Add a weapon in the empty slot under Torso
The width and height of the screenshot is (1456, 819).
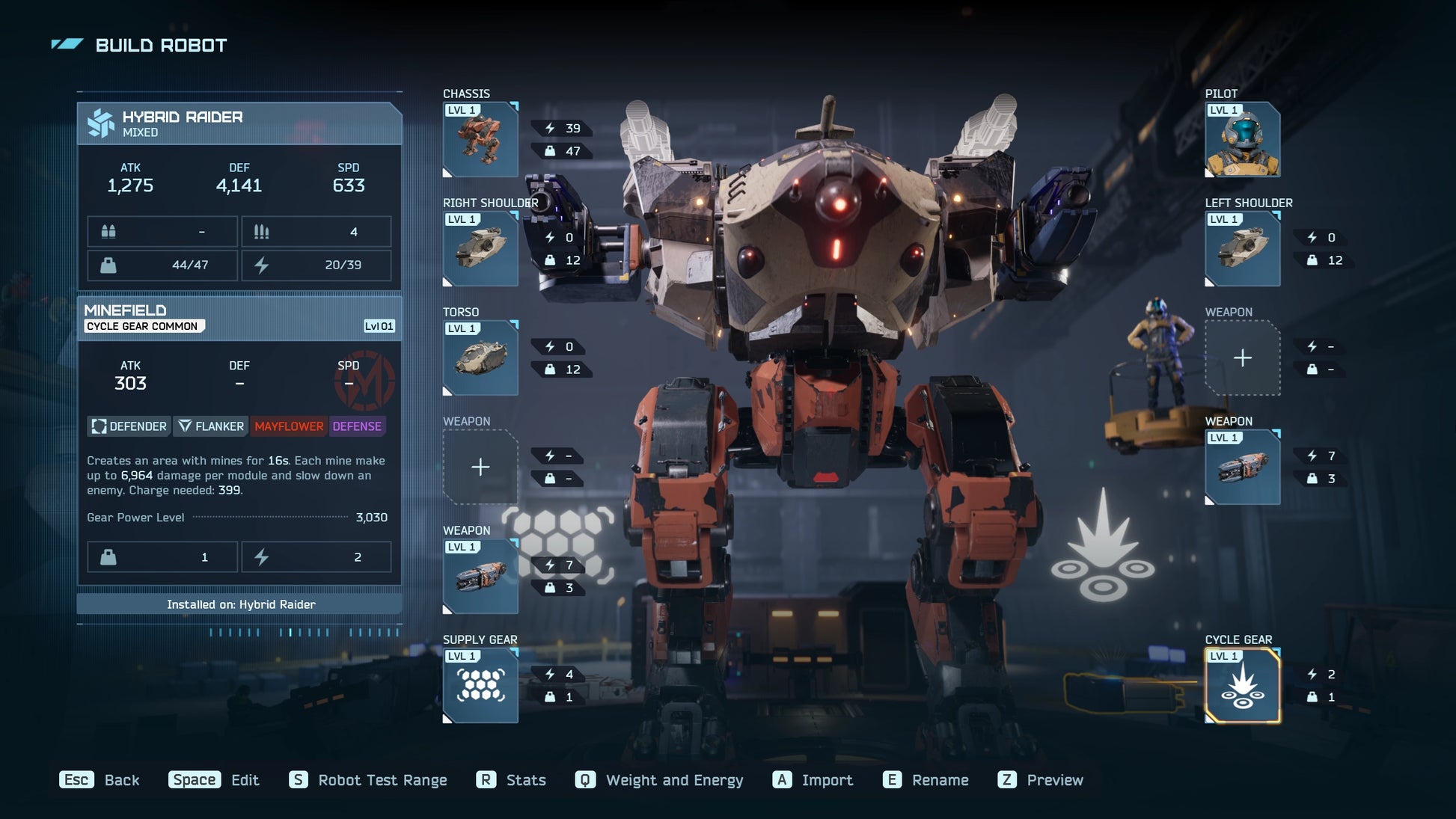click(x=480, y=467)
